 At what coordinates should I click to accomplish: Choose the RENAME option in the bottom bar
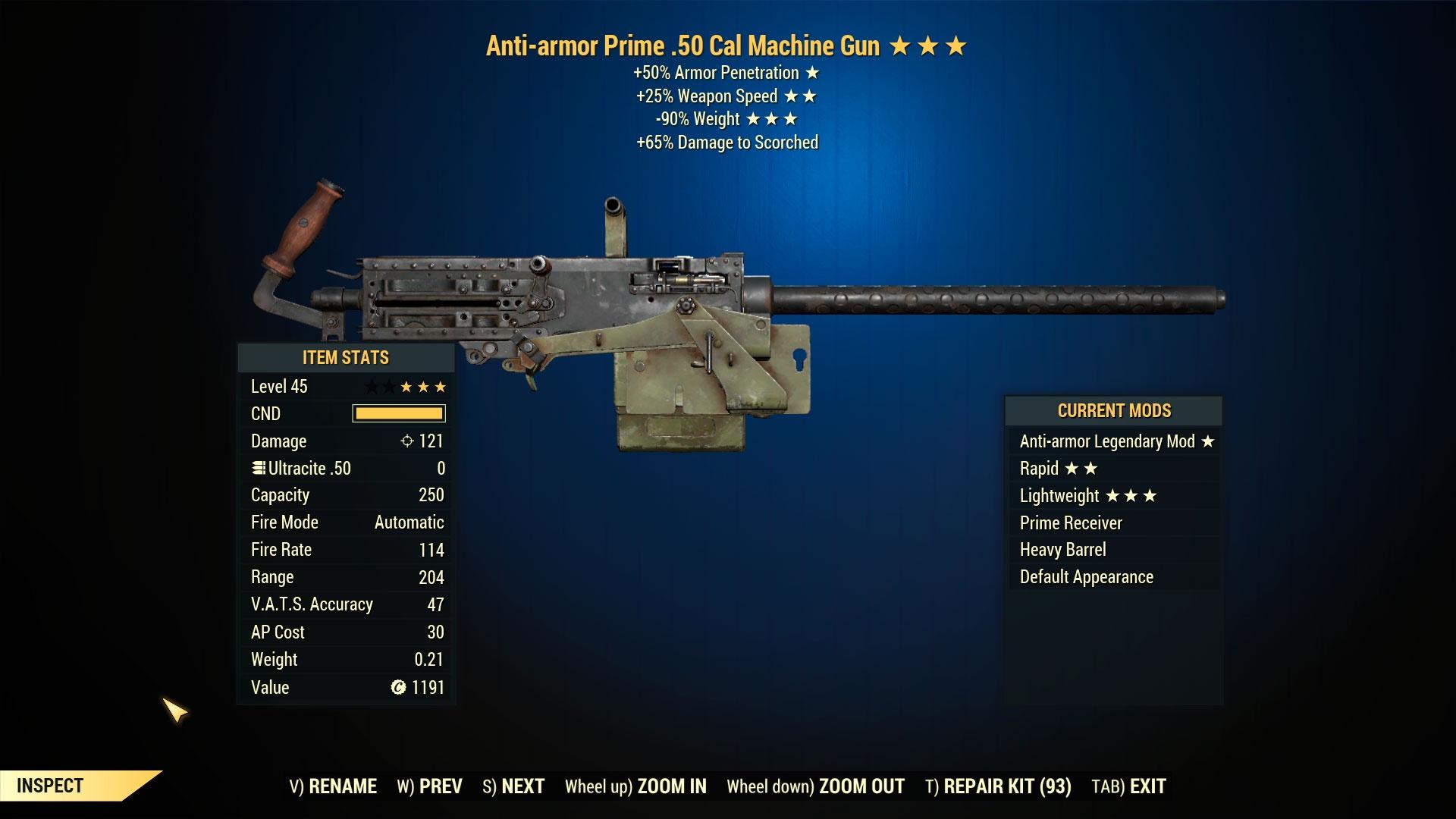click(x=333, y=786)
